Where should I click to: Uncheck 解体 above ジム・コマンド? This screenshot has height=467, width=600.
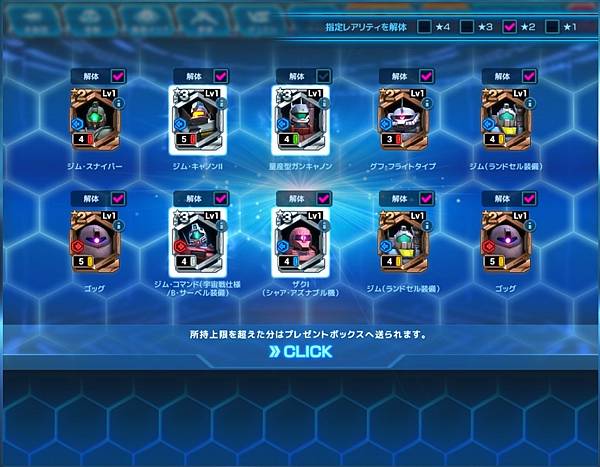[220, 199]
